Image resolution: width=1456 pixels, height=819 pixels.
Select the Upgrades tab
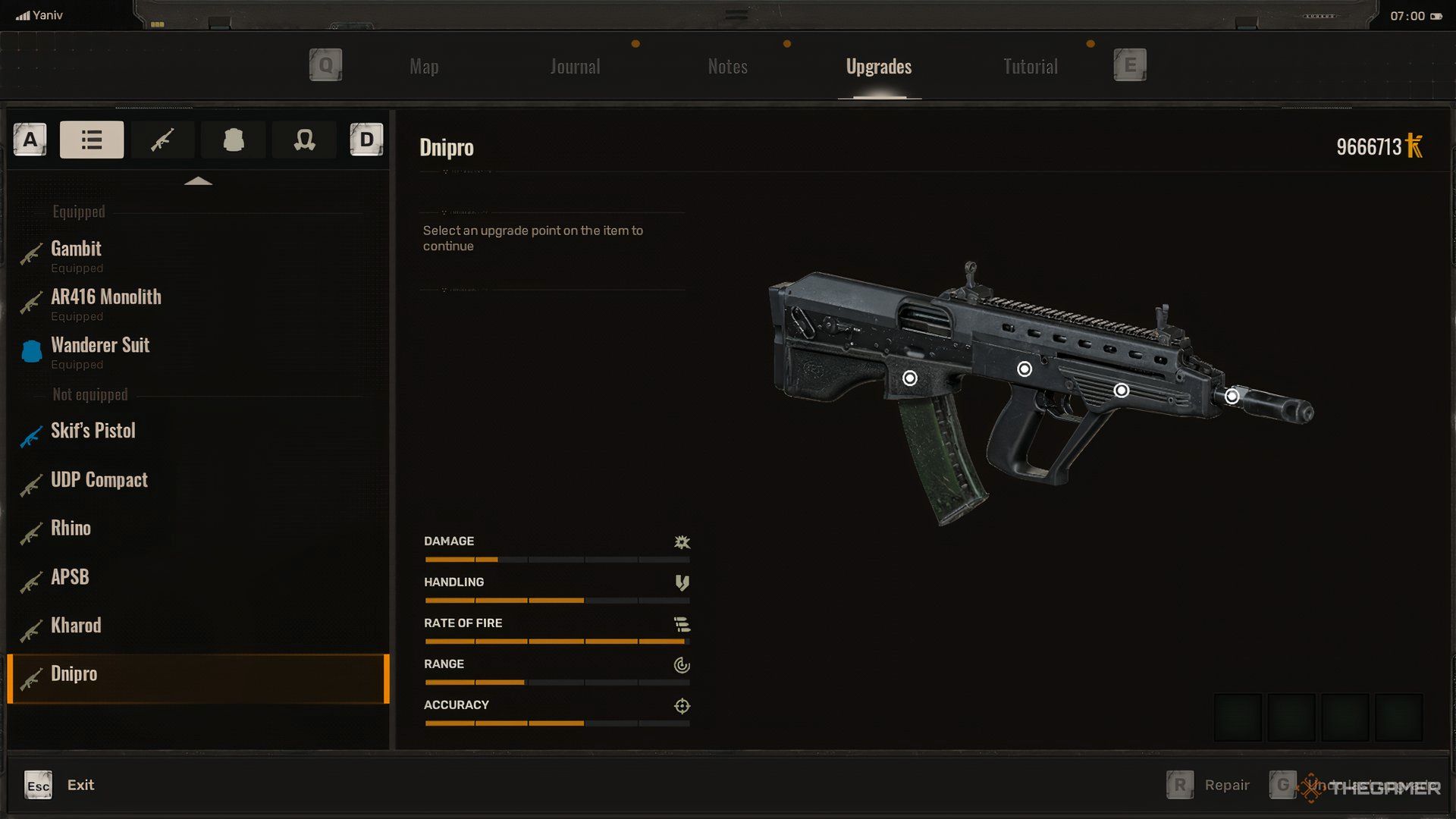click(879, 67)
